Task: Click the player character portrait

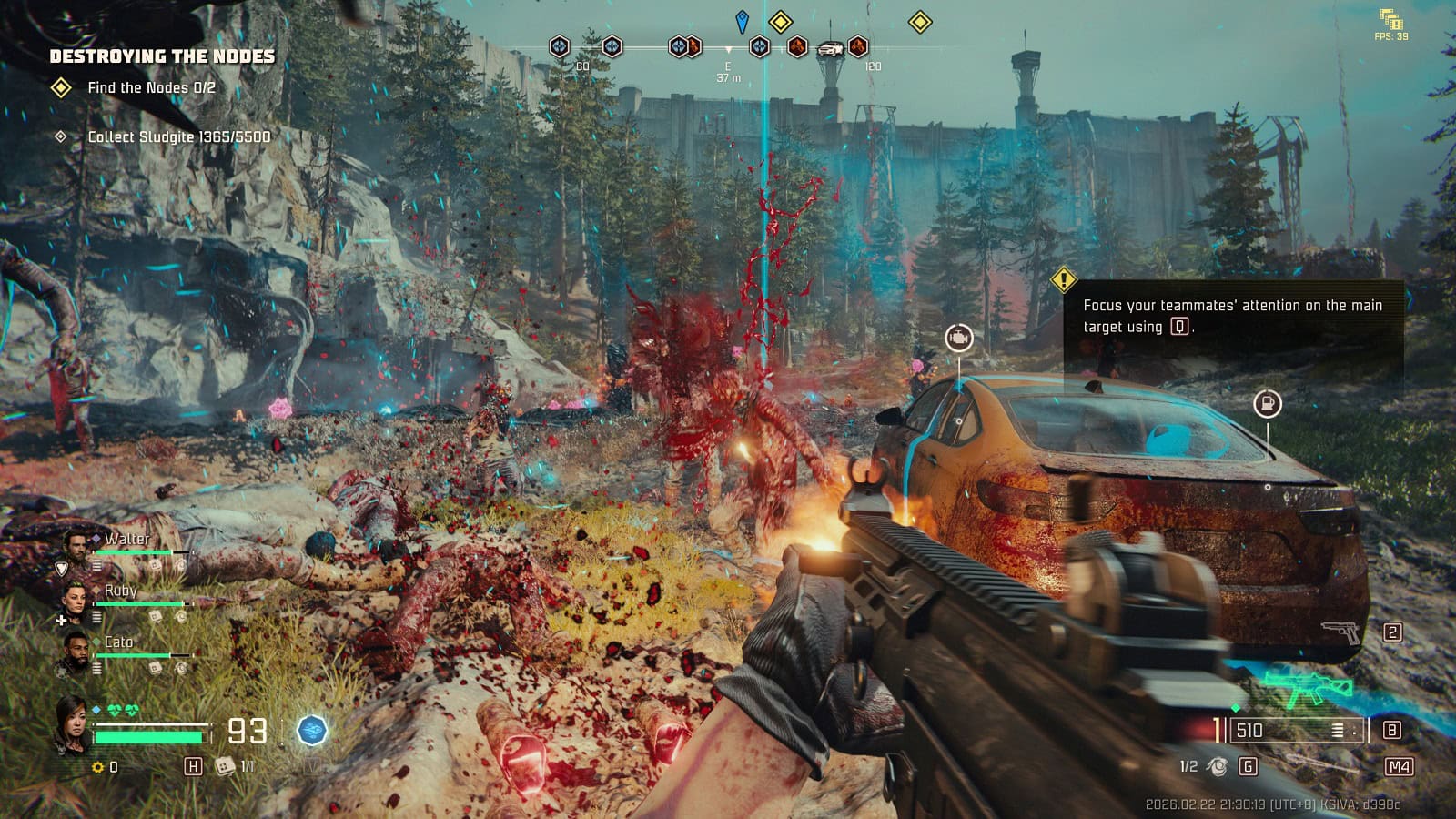Action: point(72,723)
